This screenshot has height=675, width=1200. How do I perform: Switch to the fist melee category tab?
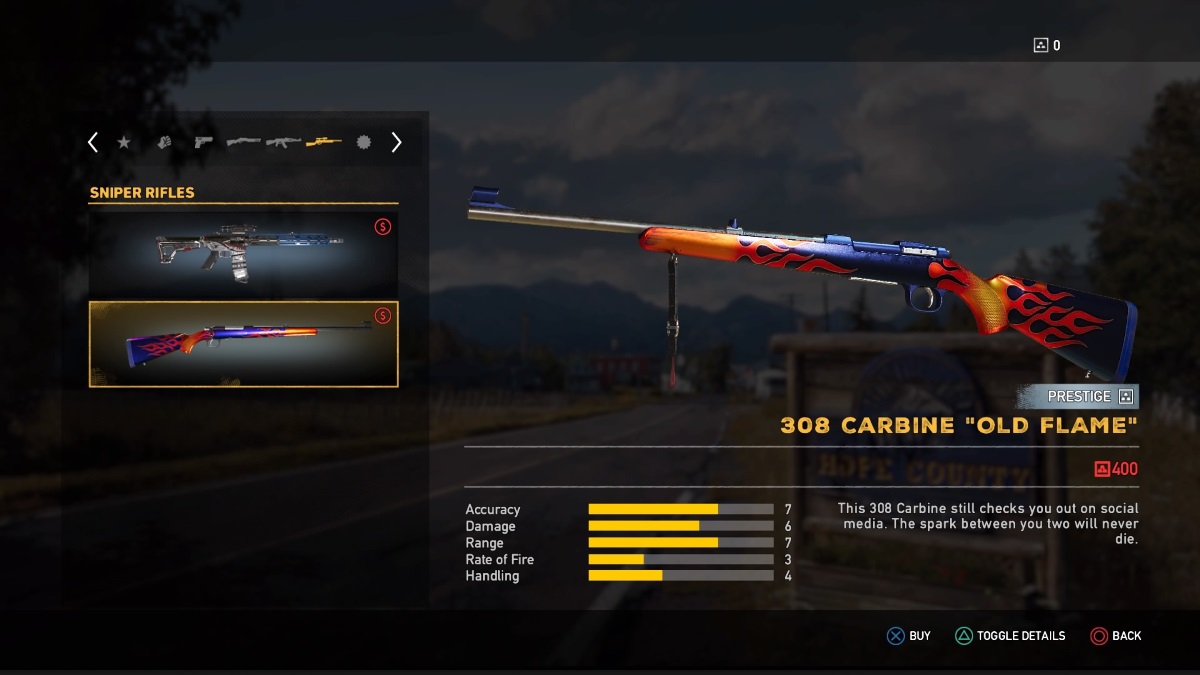coord(164,143)
